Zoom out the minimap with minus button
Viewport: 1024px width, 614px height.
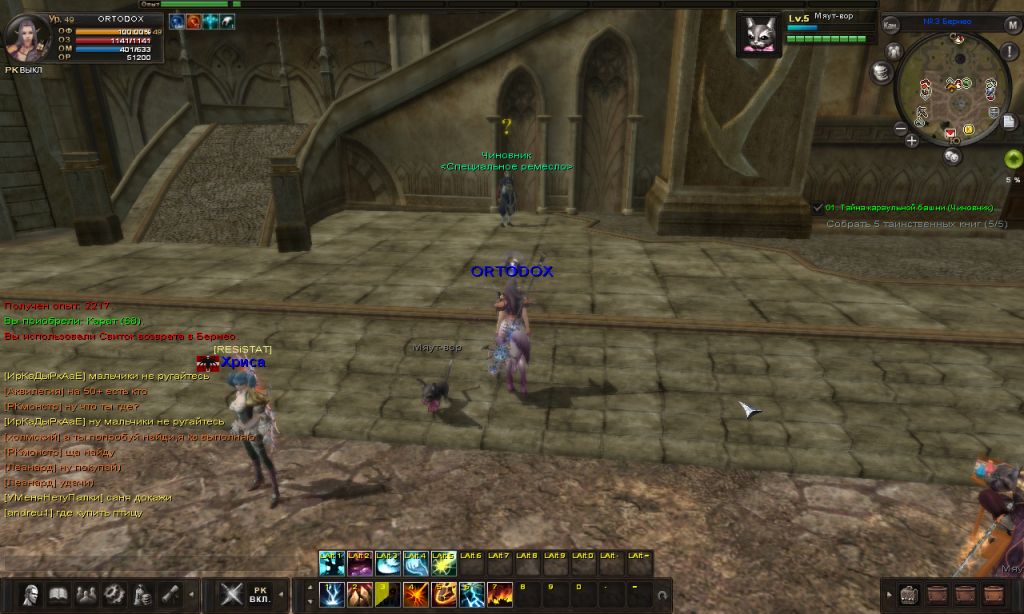tap(900, 129)
